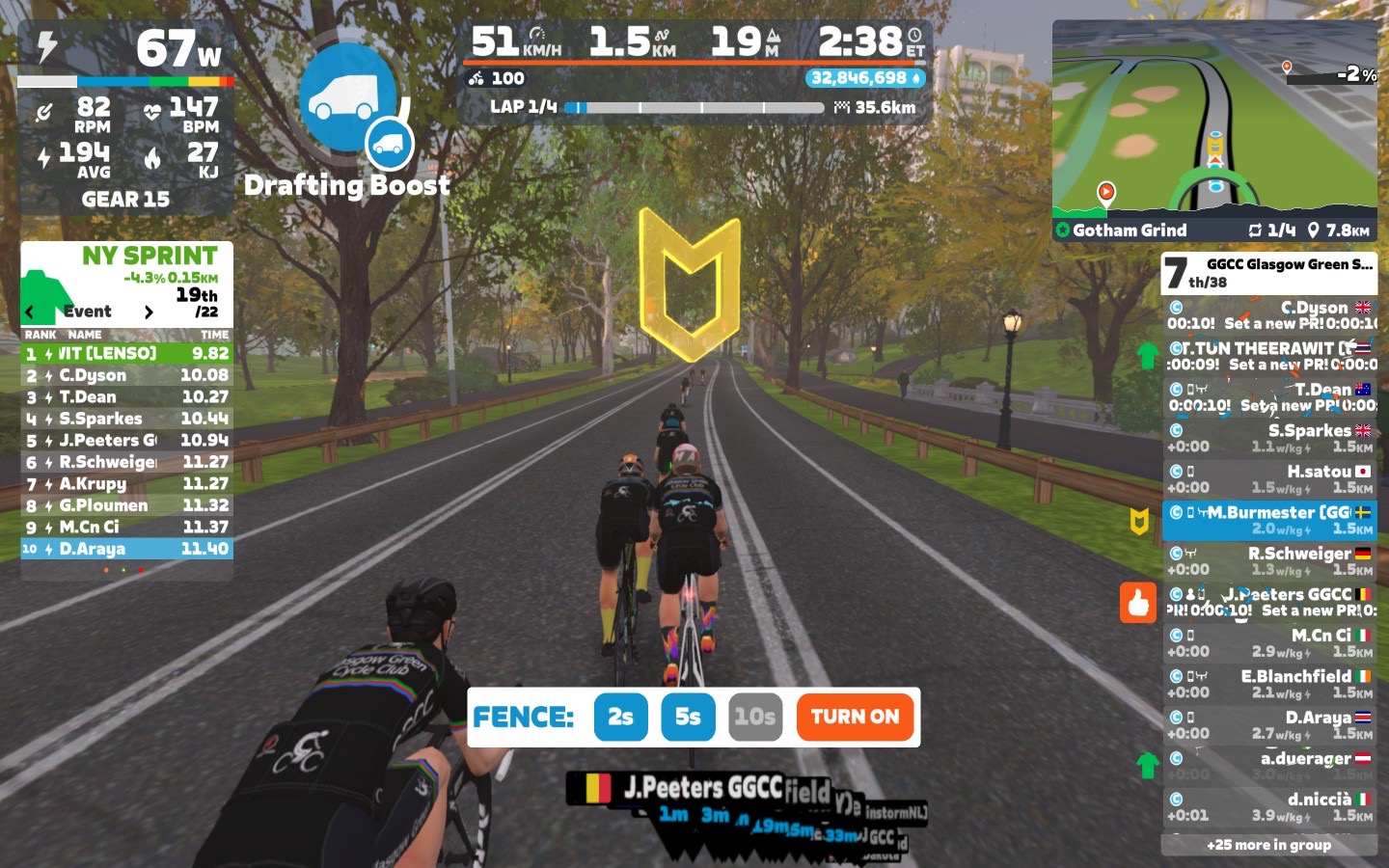Show the previous leaderboard with left arrow
The width and height of the screenshot is (1389, 868).
coord(30,312)
